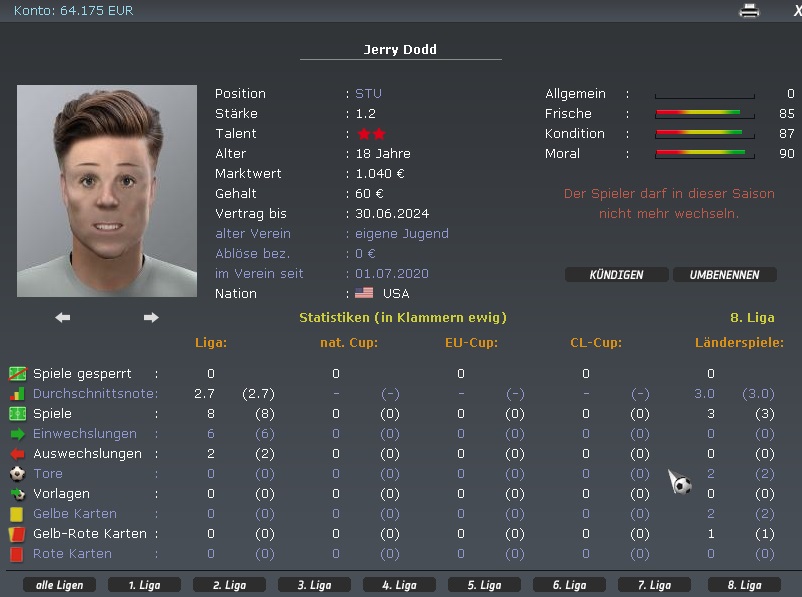Rename player with UMBENENNEN button
The width and height of the screenshot is (802, 597).
tap(724, 275)
